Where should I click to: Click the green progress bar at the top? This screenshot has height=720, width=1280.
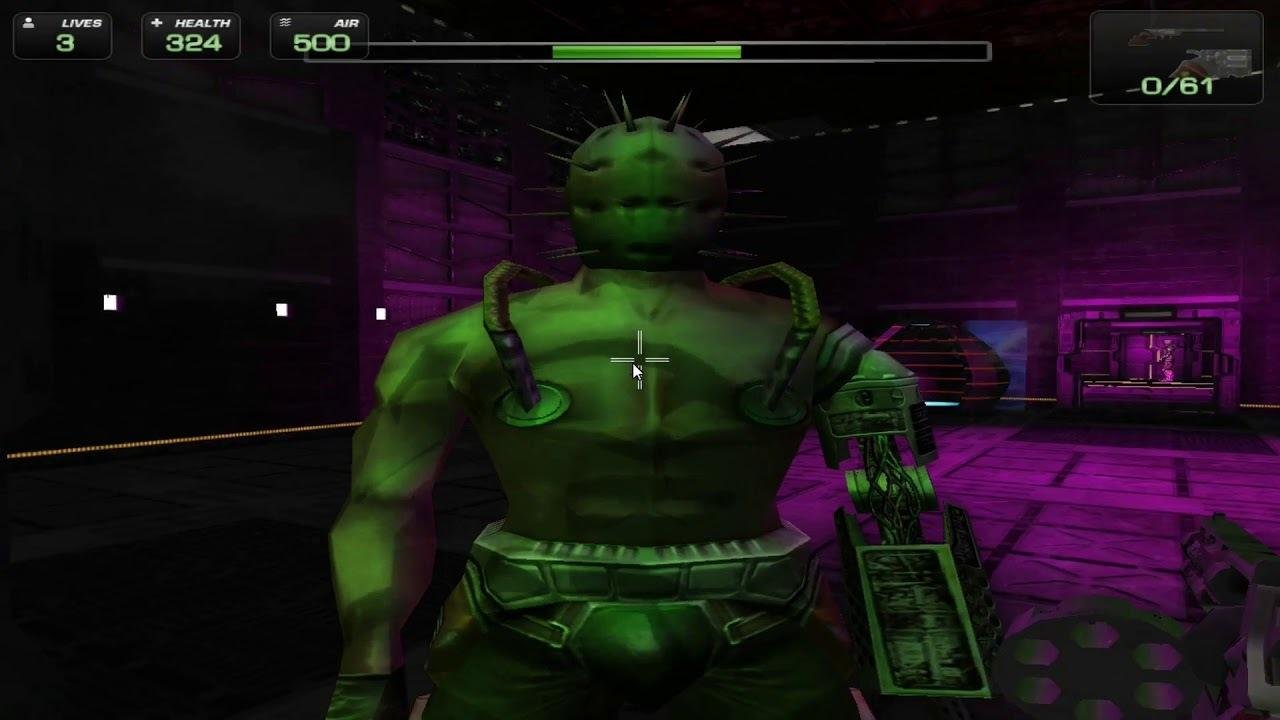[x=645, y=47]
